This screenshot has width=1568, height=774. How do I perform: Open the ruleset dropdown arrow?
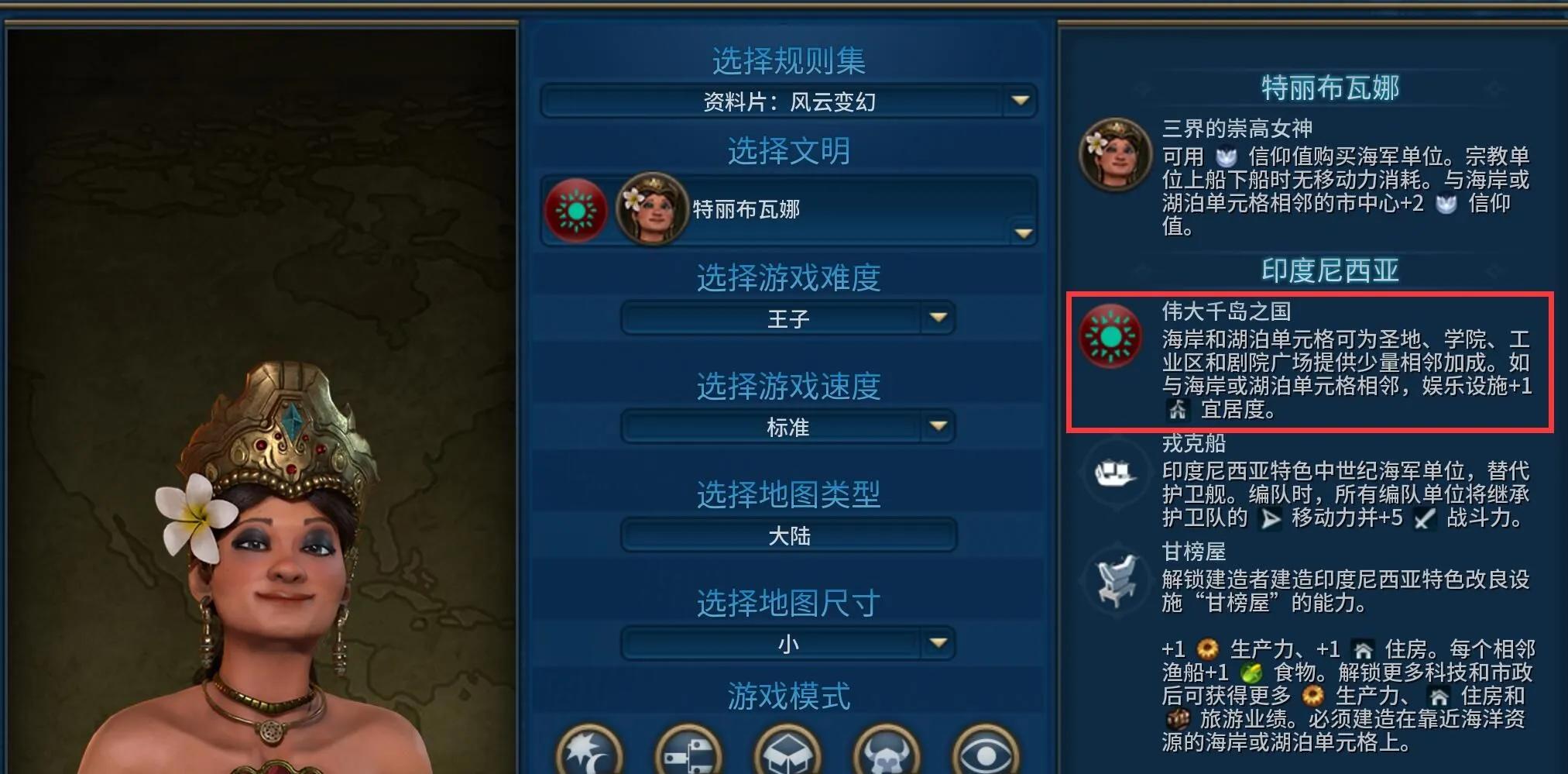click(x=1020, y=99)
